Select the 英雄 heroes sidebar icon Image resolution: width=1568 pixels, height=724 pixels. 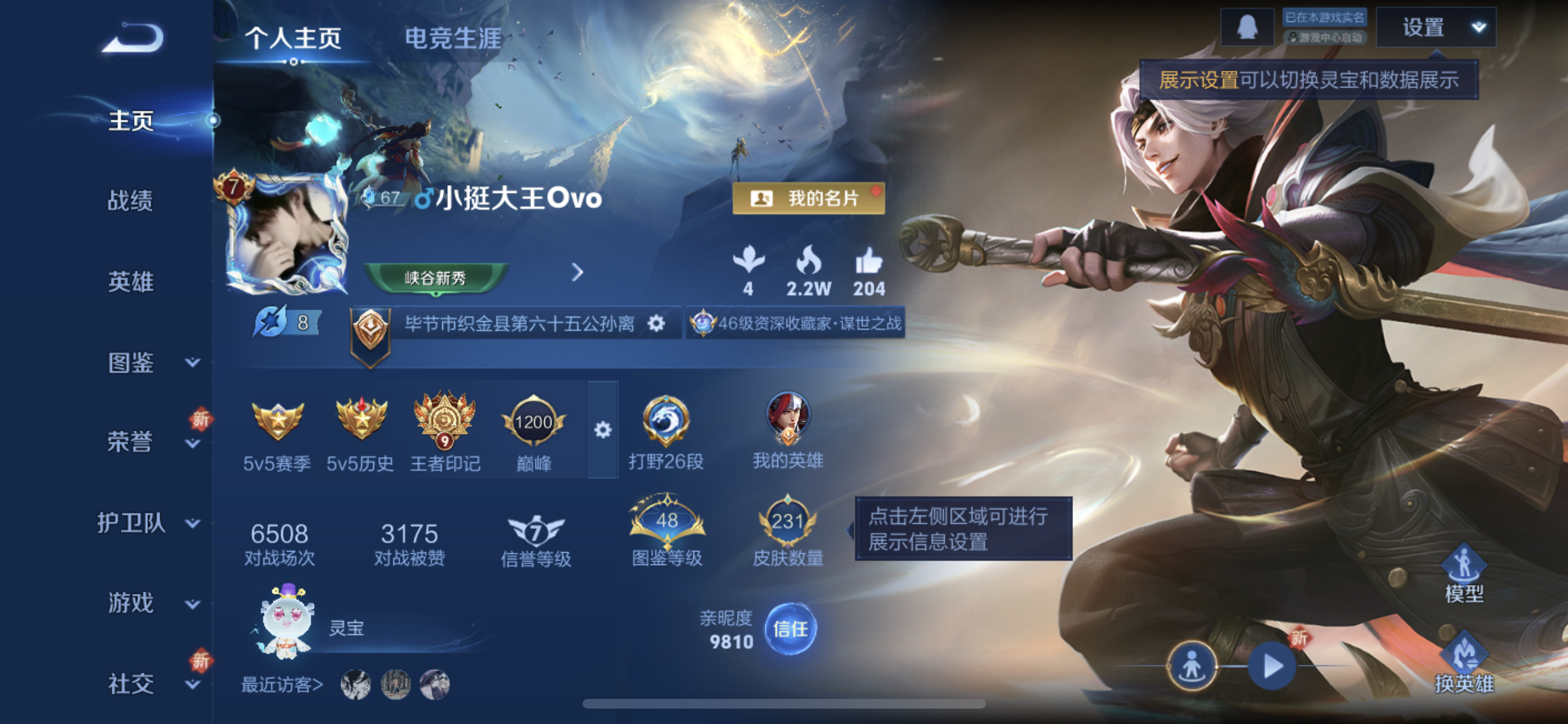129,281
